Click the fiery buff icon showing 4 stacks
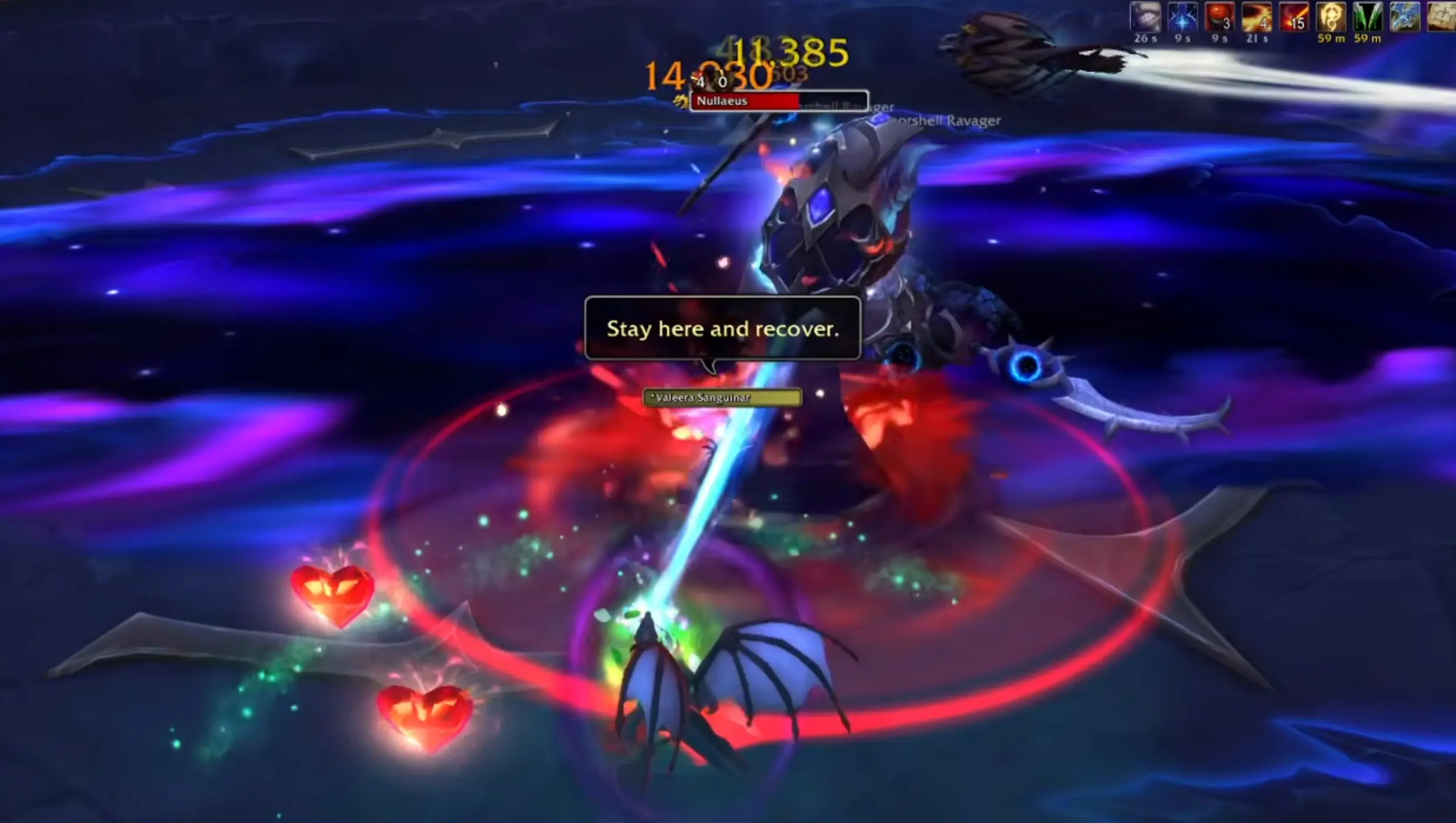1456x823 pixels. click(x=1257, y=18)
